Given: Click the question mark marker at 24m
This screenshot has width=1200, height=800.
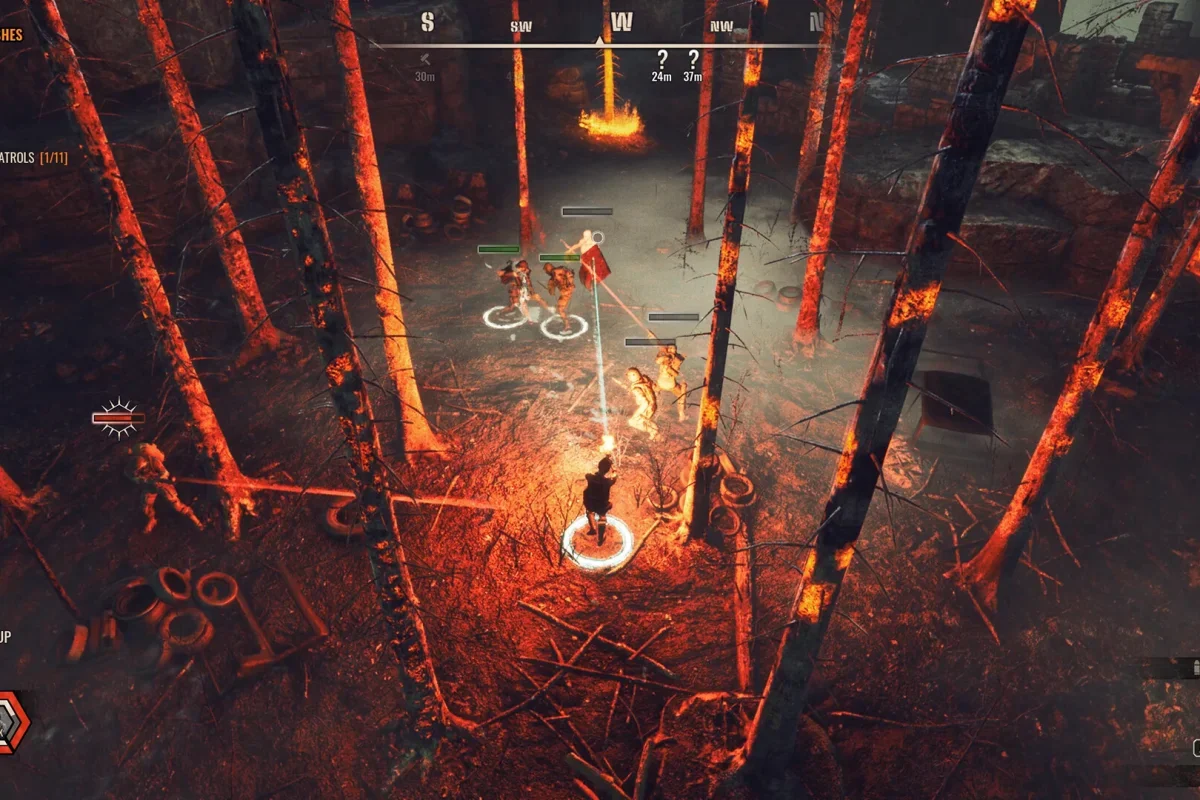Looking at the screenshot, I should pos(661,59).
